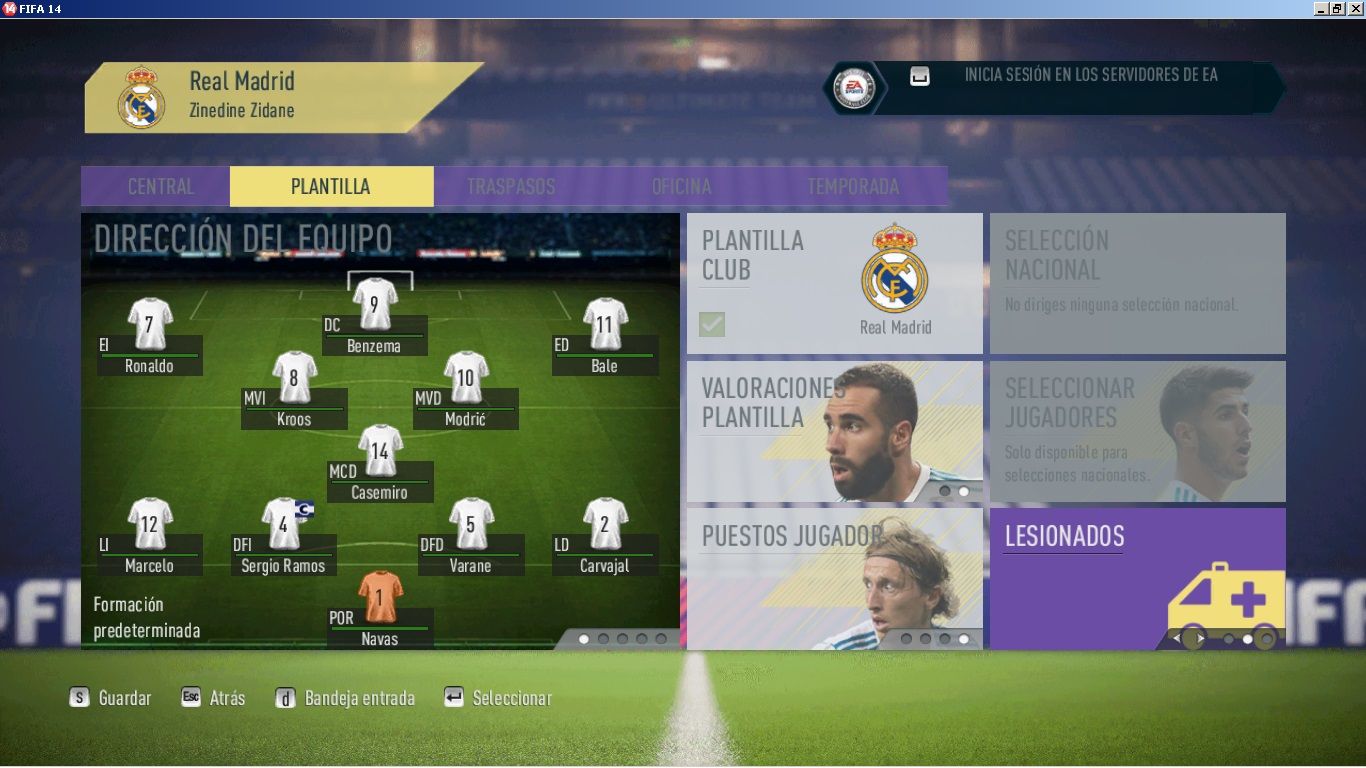Image resolution: width=1366 pixels, height=768 pixels.
Task: Open the Traspasos tab
Action: pos(510,187)
